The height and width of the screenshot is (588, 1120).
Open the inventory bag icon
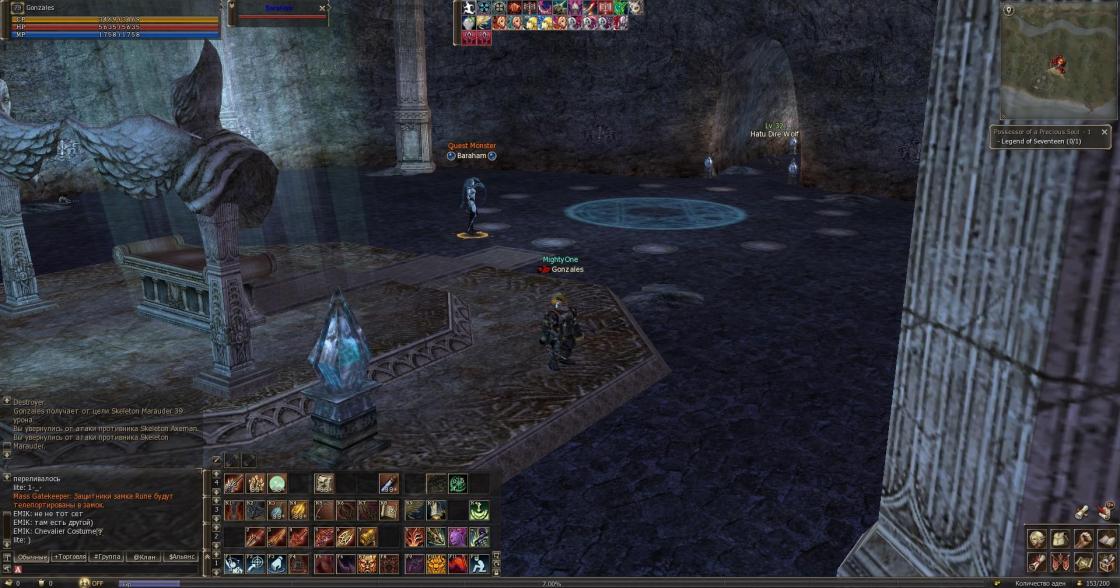[1059, 540]
